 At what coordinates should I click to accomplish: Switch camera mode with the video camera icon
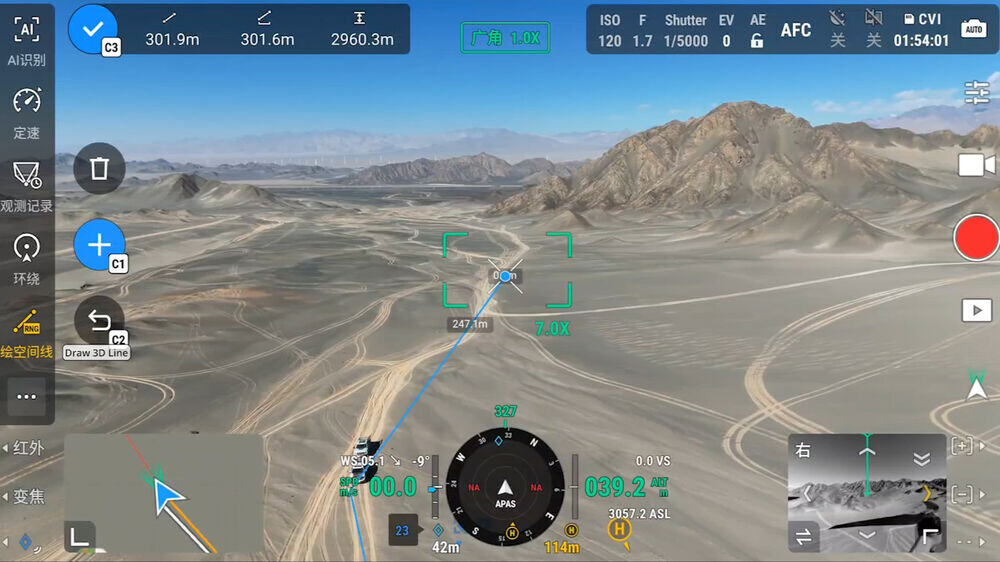point(976,165)
